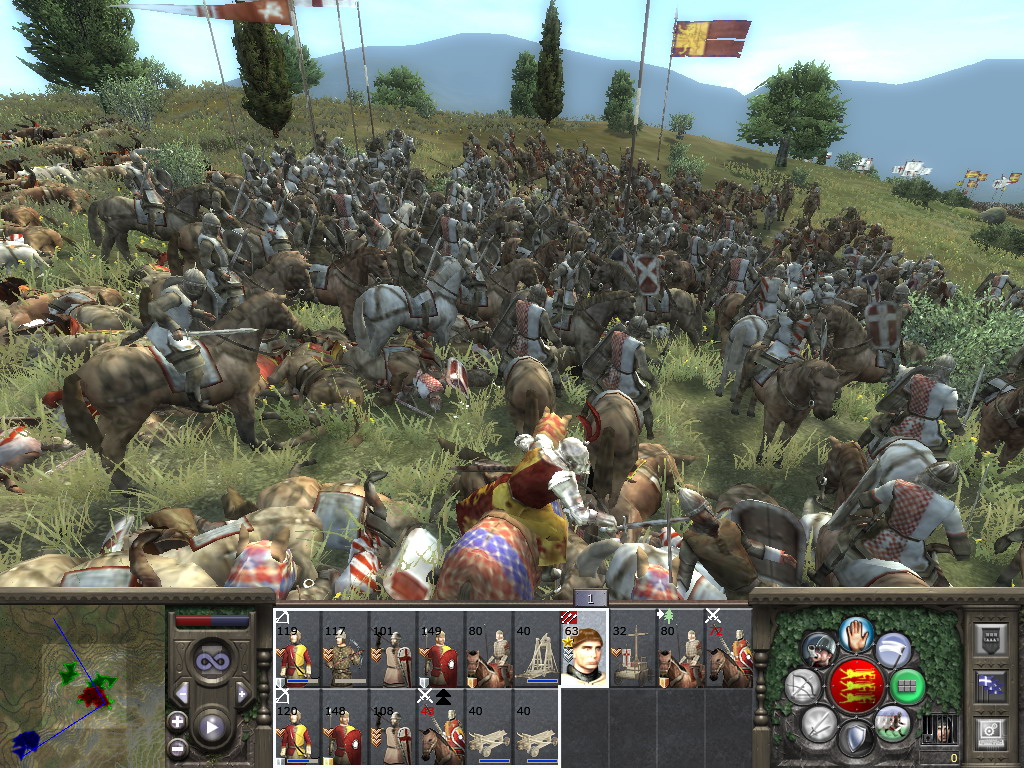1024x768 pixels.
Task: Select the cross-standard wagon unit card
Action: pyautogui.click(x=632, y=650)
